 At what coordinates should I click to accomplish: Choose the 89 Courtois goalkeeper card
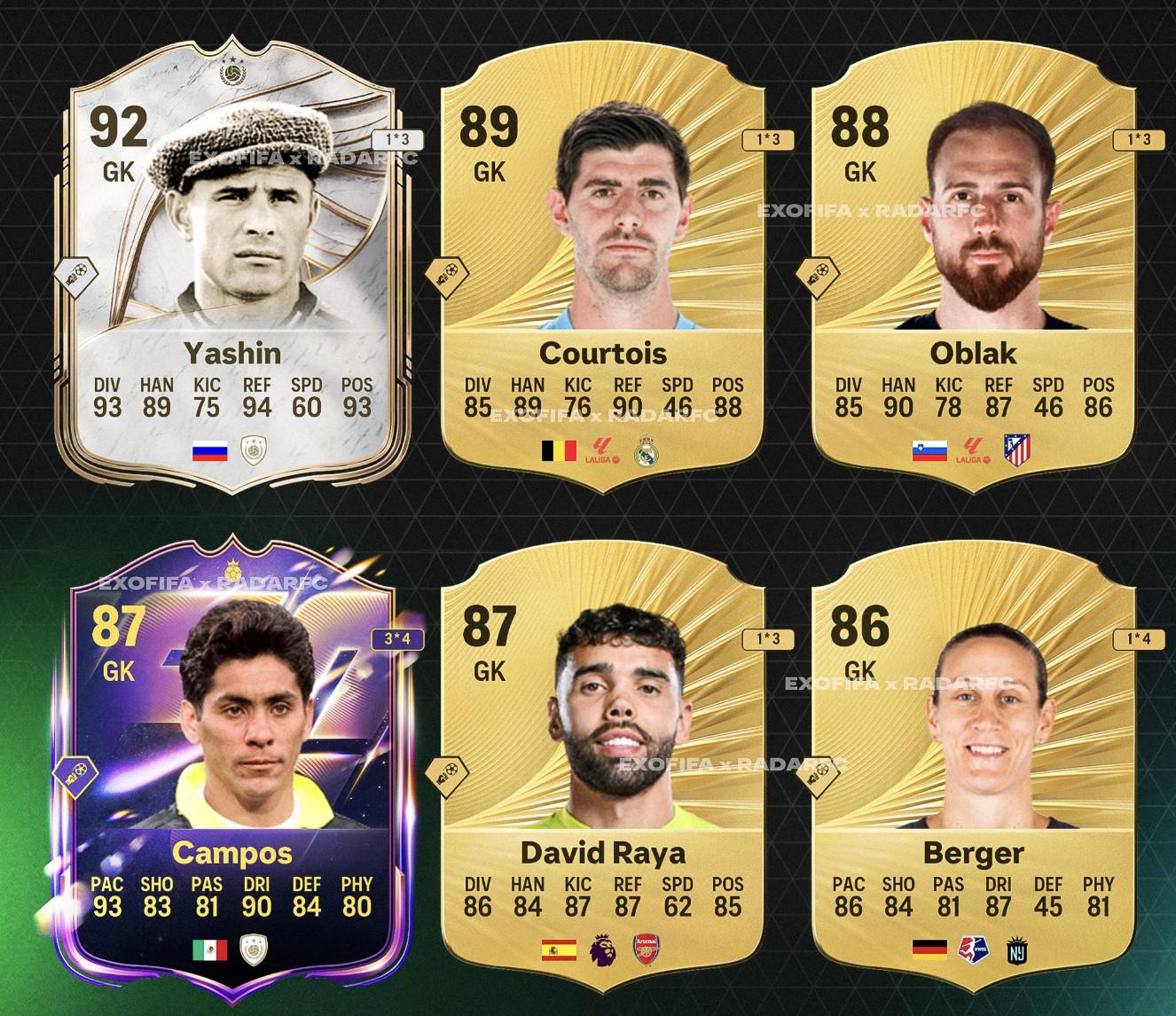pos(603,266)
